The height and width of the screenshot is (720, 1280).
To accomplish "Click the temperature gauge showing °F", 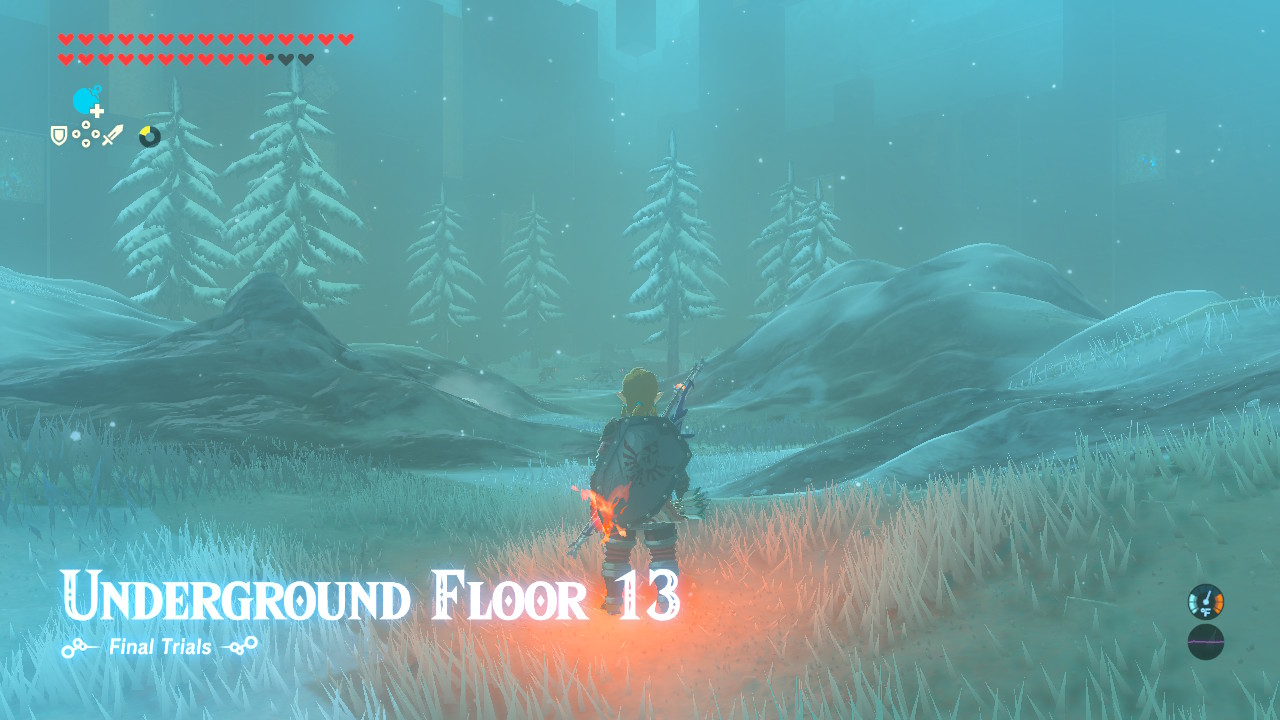I will pyautogui.click(x=1205, y=602).
